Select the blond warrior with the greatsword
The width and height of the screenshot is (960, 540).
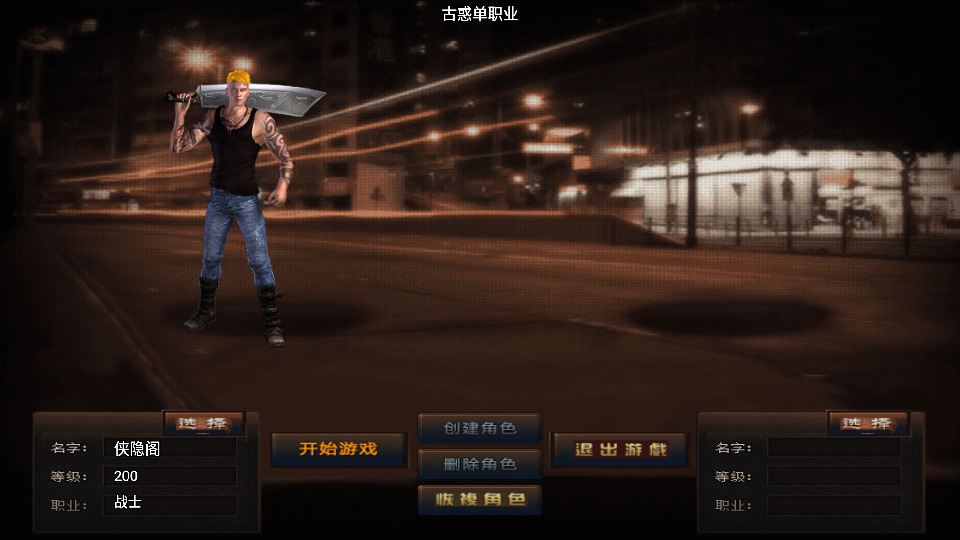239,210
